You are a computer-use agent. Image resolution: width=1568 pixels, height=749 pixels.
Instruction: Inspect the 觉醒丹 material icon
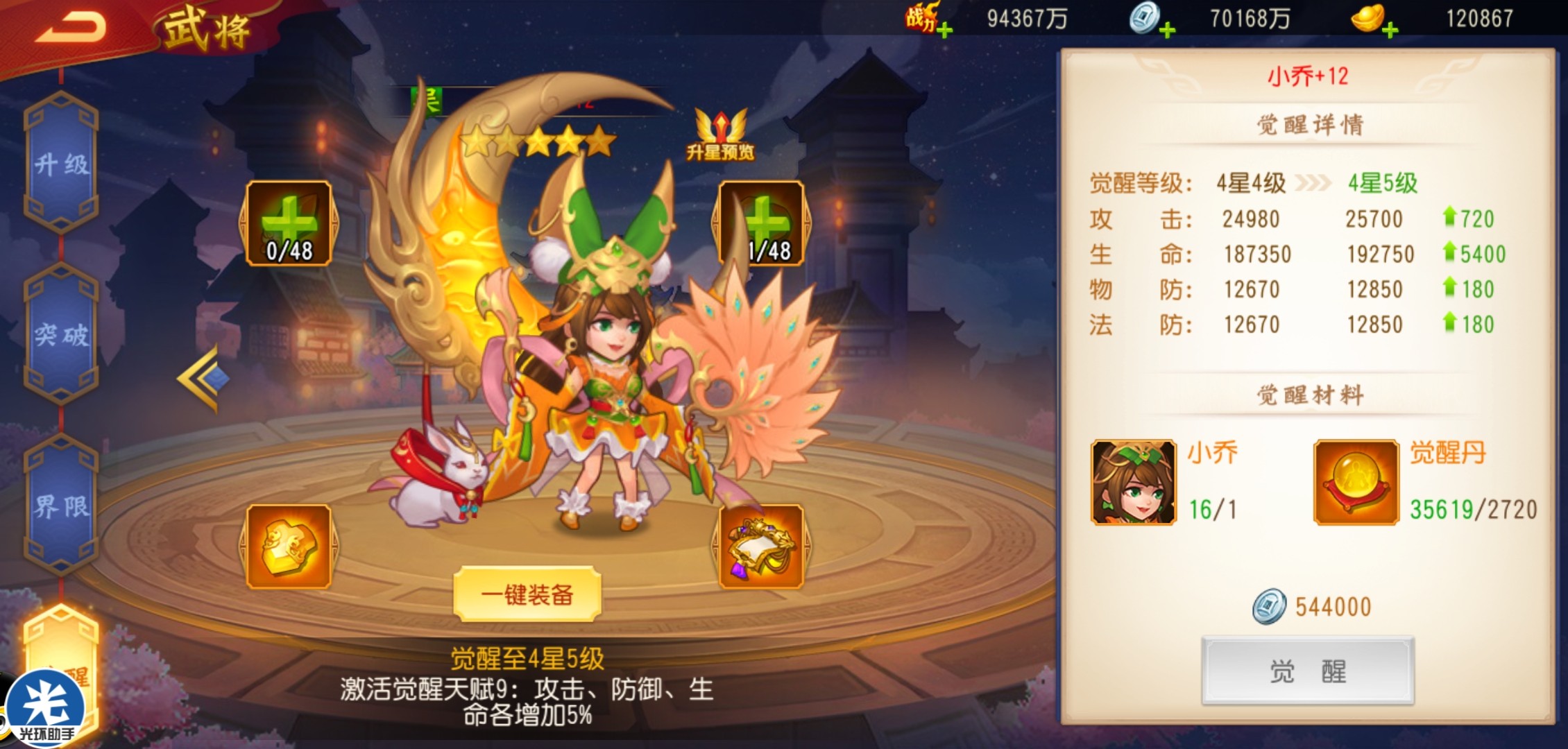click(1356, 483)
